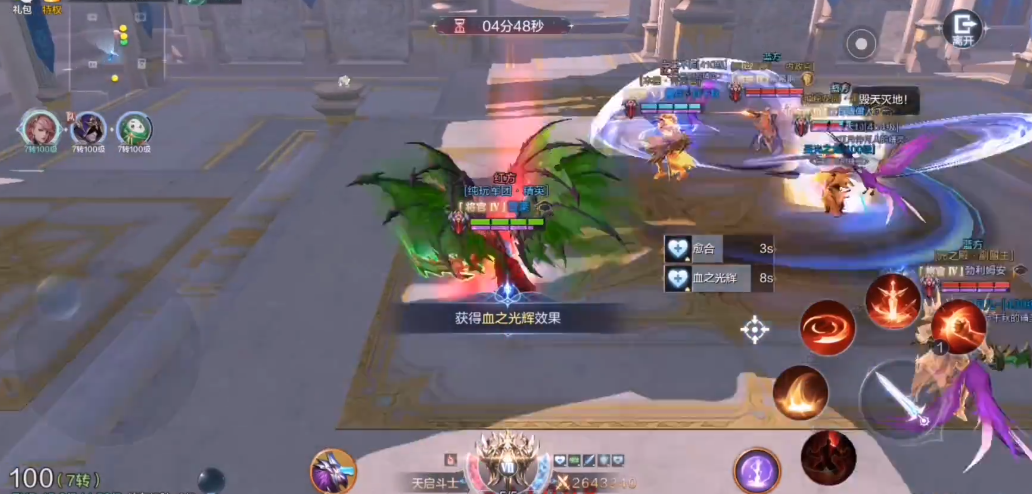Tap the winged mount portrait icon
Image resolution: width=1032 pixels, height=494 pixels.
332,470
